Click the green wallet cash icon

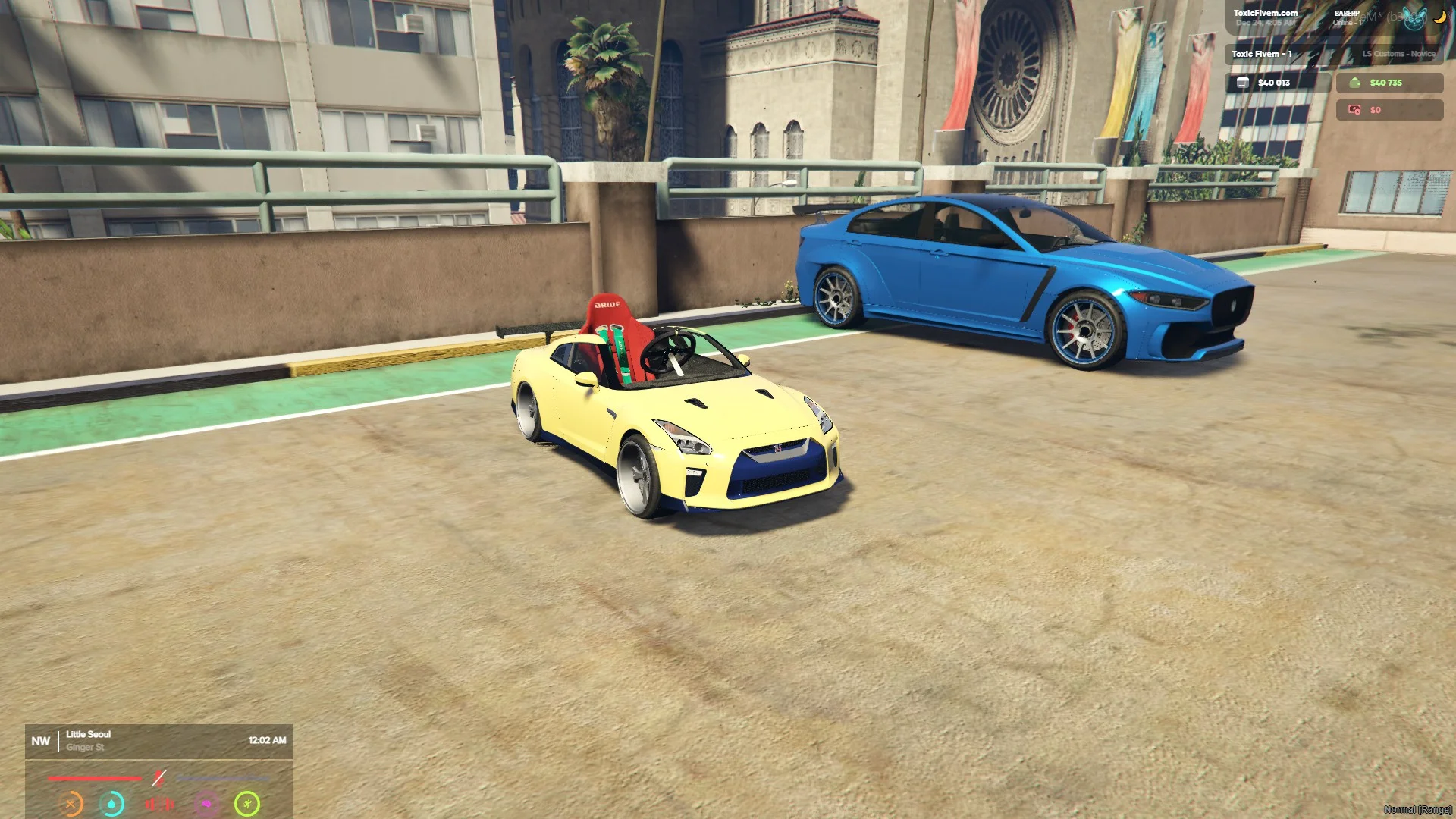pyautogui.click(x=1355, y=83)
